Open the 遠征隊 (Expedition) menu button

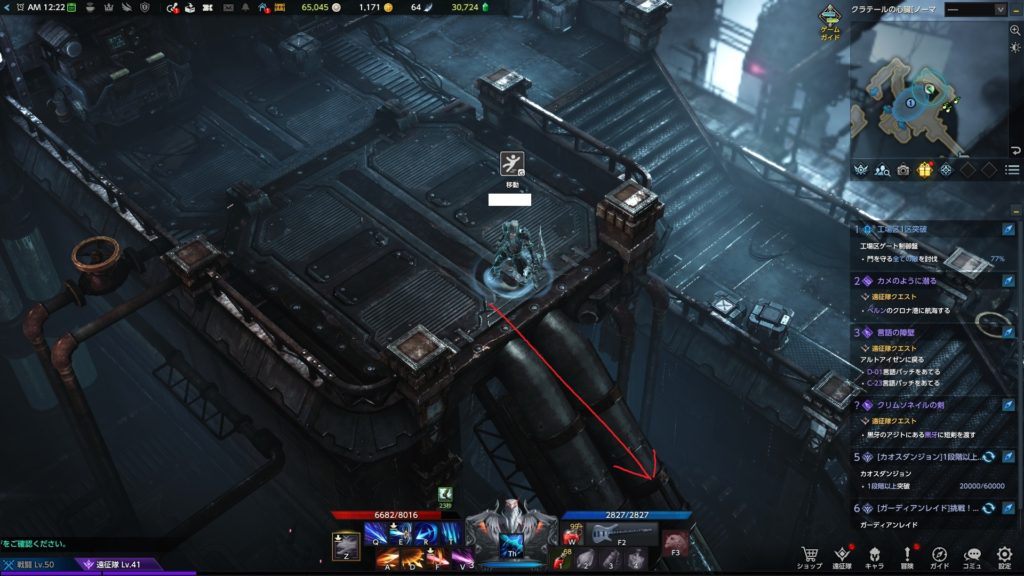point(842,555)
